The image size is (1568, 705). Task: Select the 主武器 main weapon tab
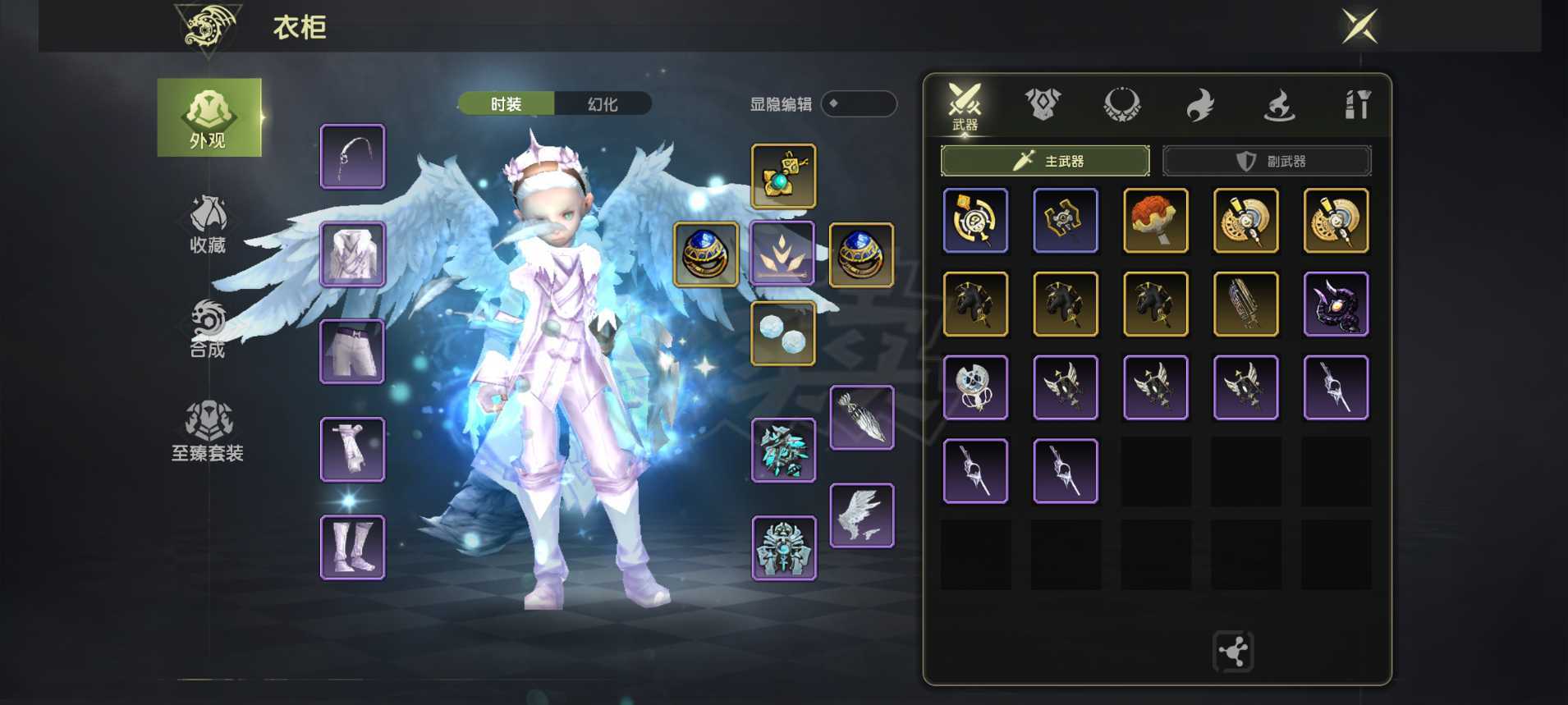[1045, 161]
